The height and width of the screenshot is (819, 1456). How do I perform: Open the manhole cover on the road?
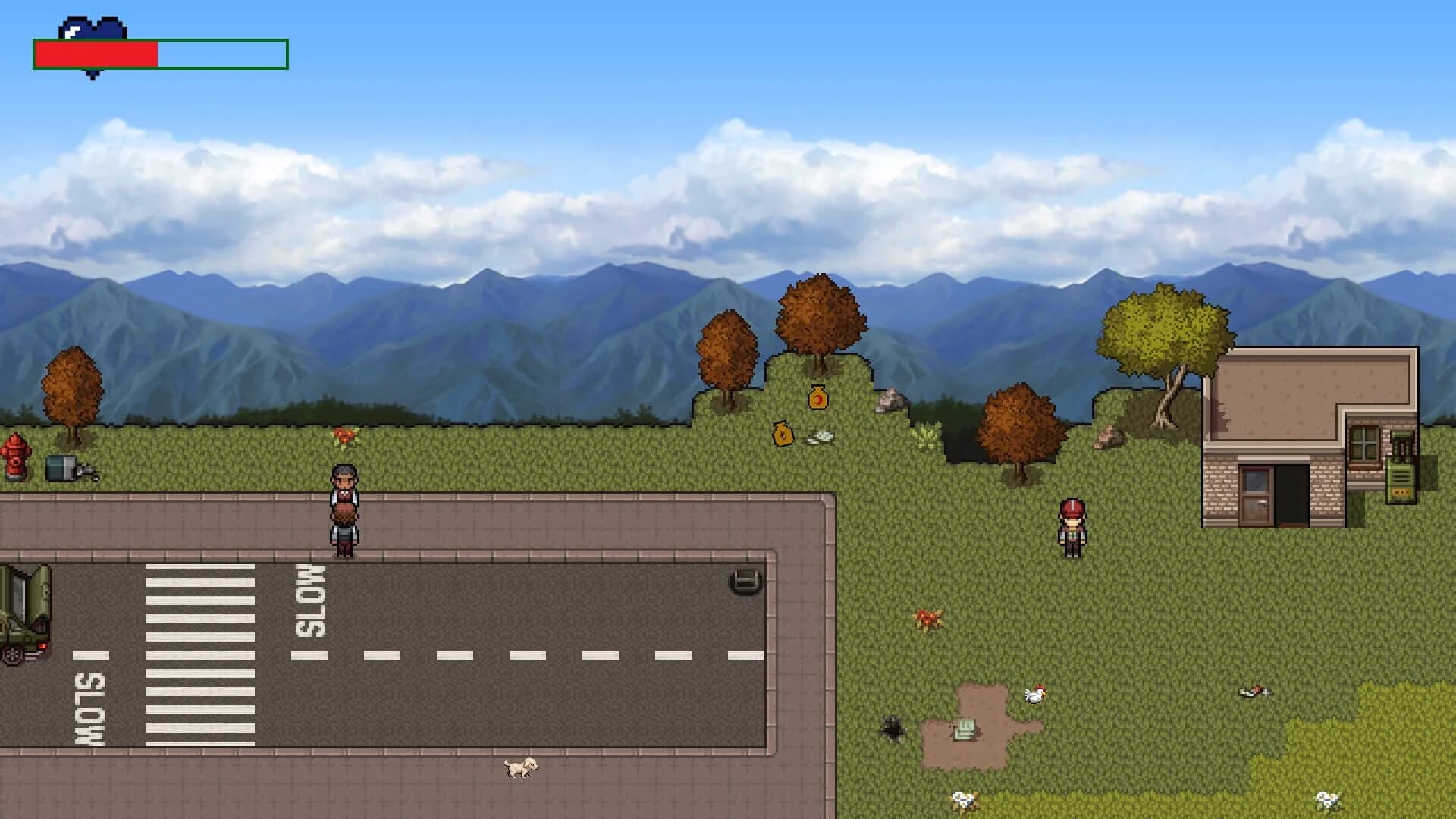pos(743,582)
